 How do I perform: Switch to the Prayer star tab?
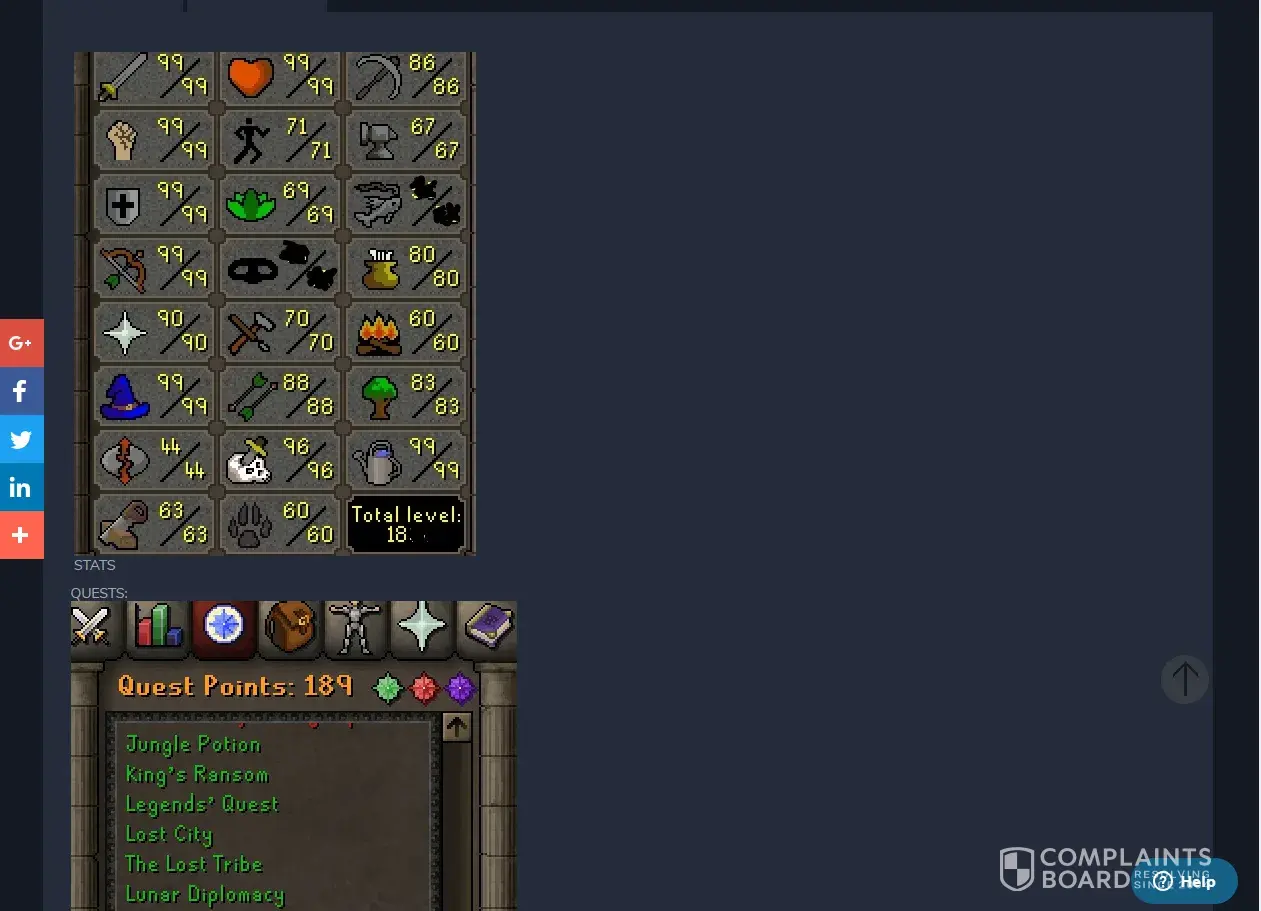pyautogui.click(x=421, y=627)
